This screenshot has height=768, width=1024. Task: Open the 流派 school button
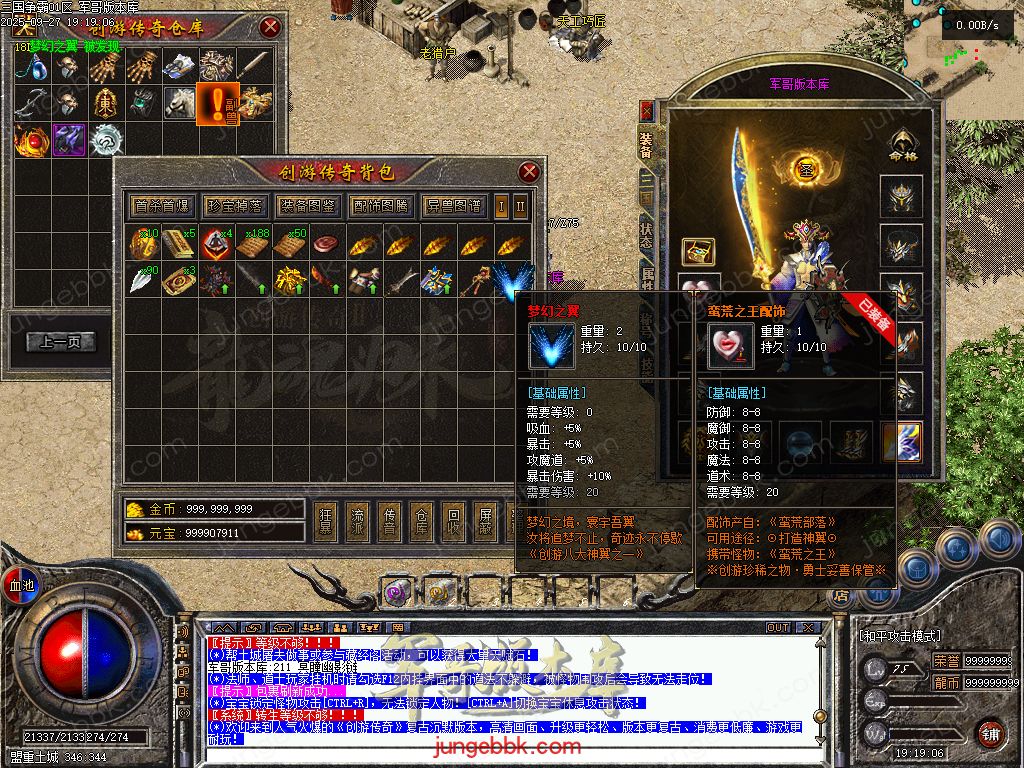357,521
